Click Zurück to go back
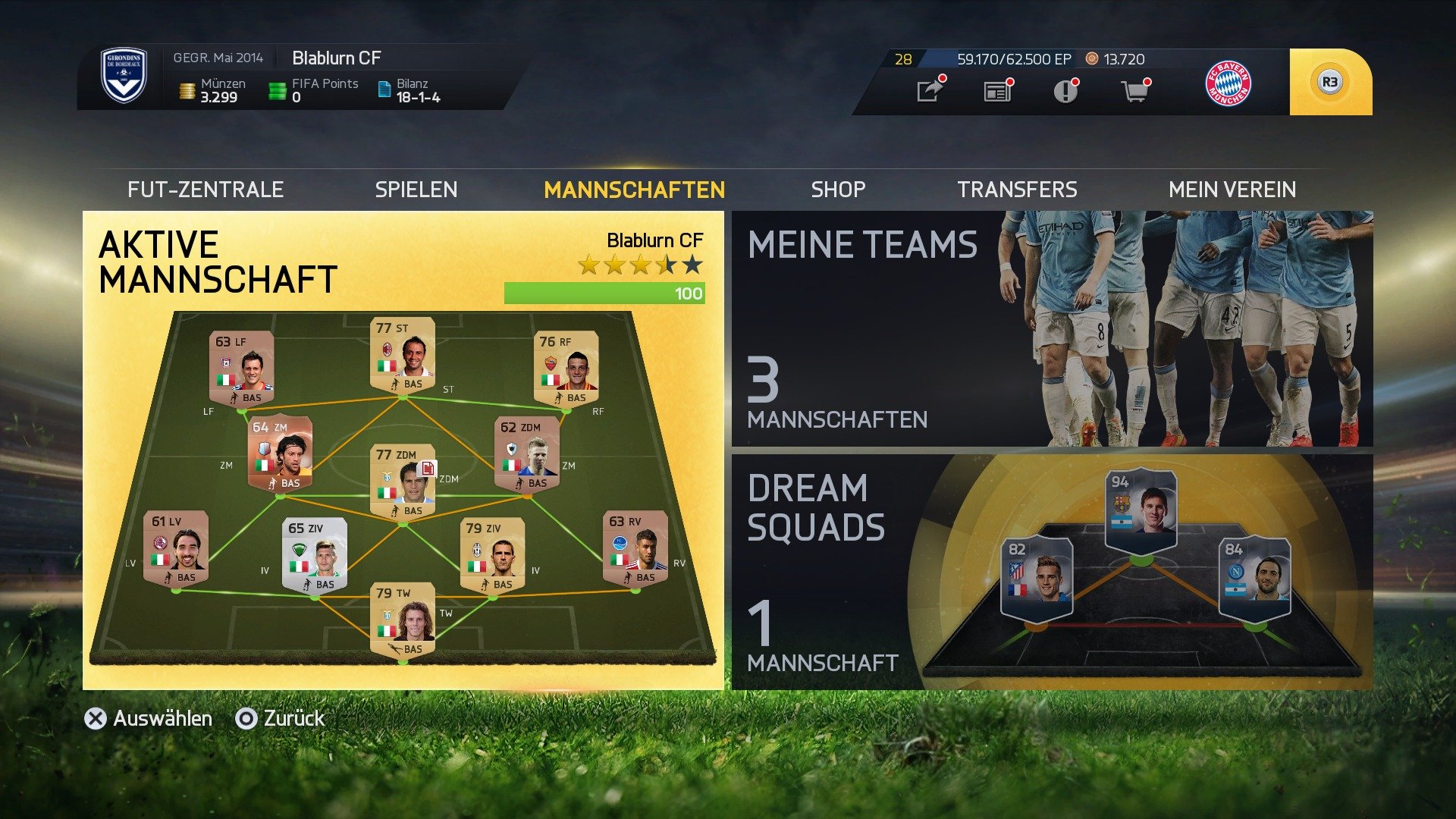Image resolution: width=1456 pixels, height=819 pixels. (293, 717)
